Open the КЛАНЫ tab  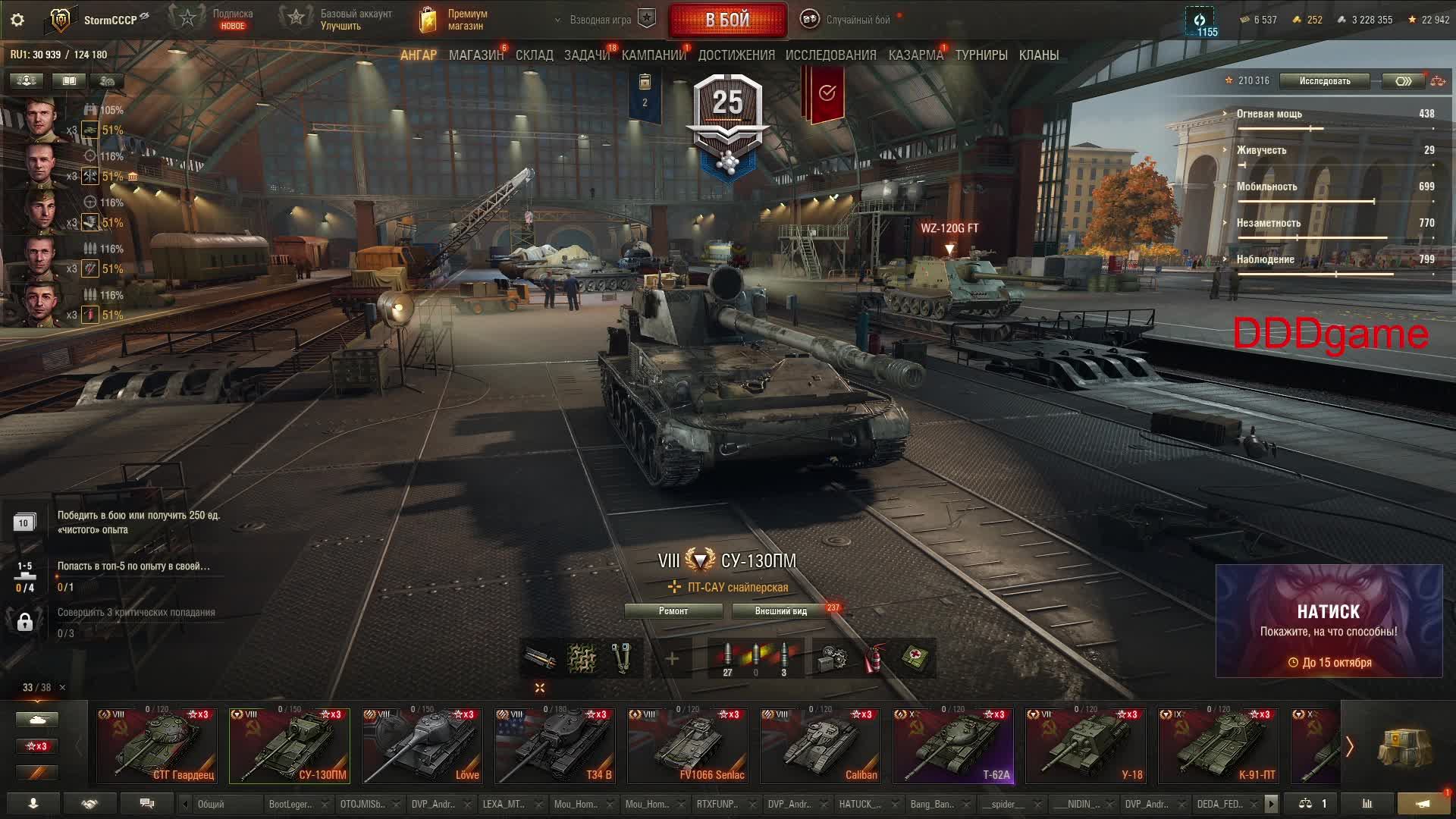point(1038,55)
